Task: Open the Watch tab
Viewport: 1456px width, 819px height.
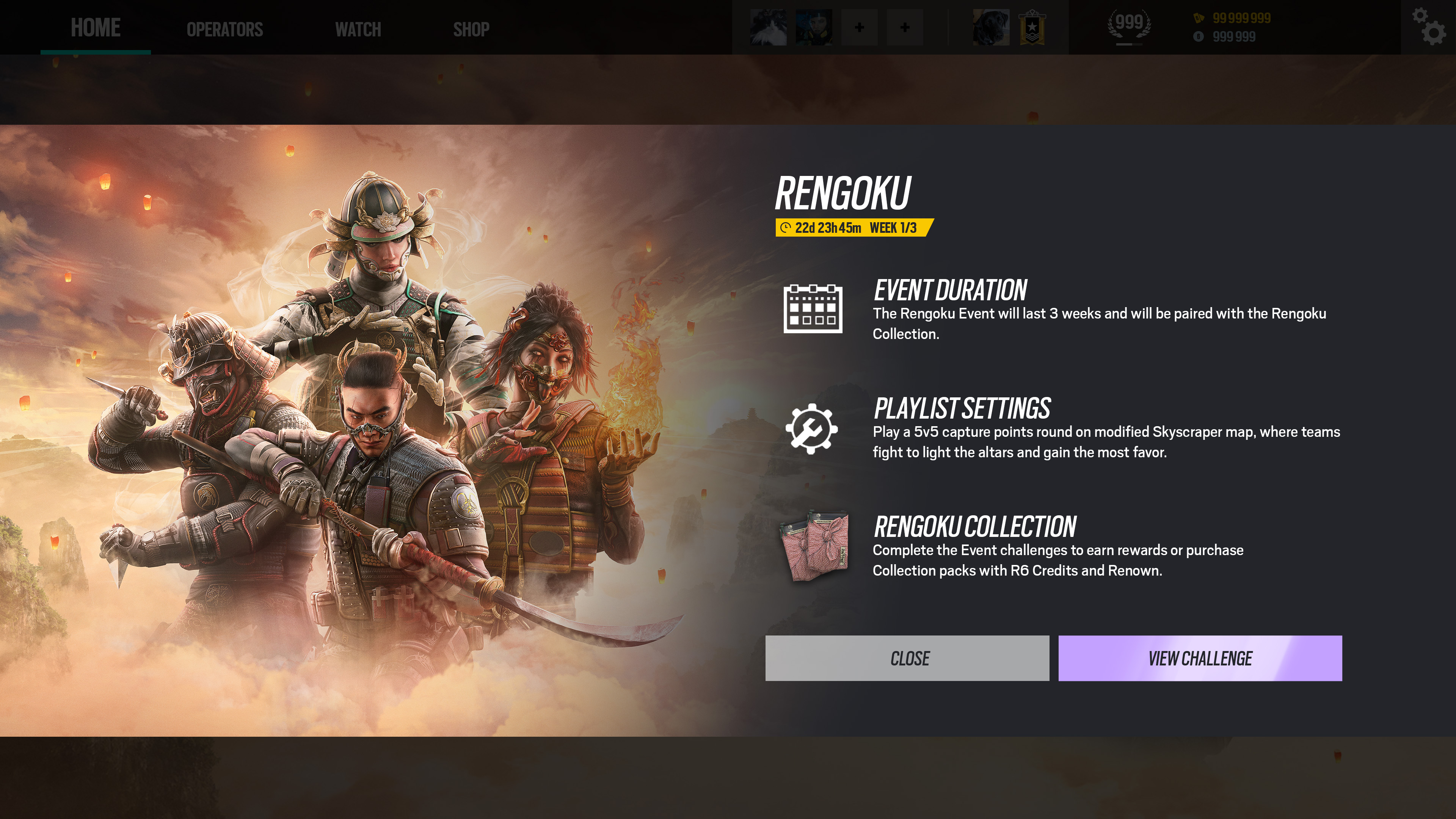Action: pos(358,30)
